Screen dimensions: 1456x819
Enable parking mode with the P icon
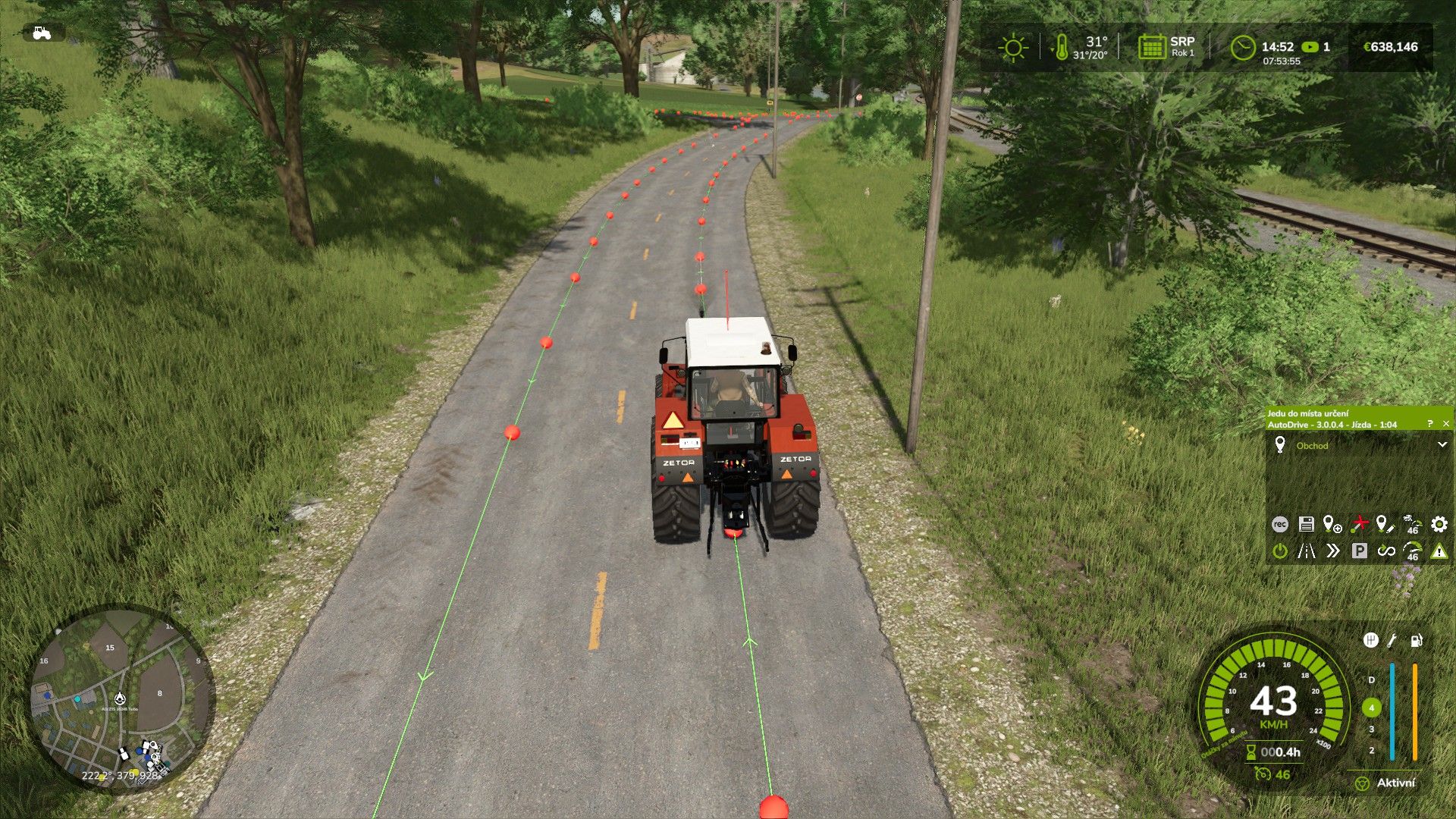(1359, 551)
